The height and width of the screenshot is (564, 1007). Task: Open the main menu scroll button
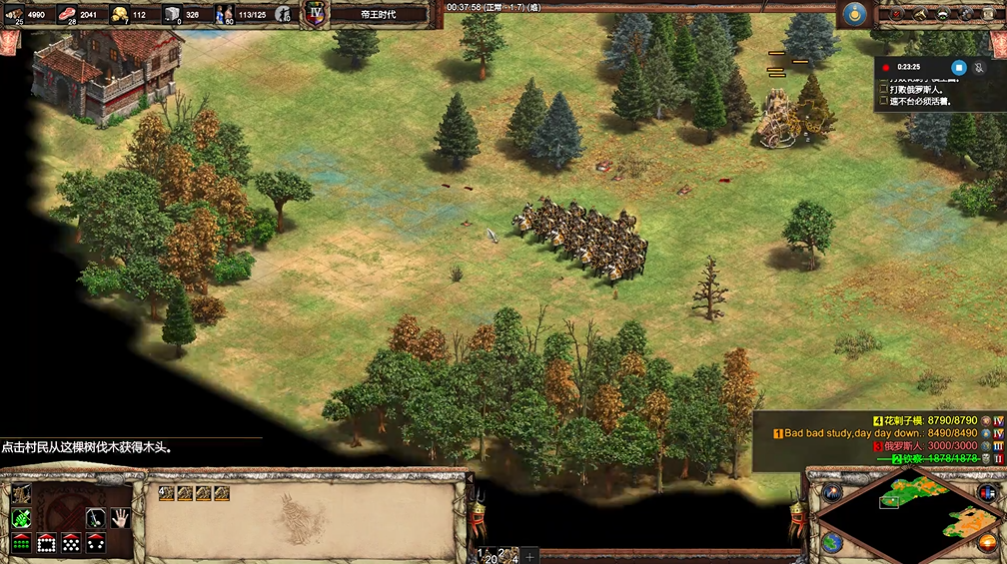coord(987,14)
